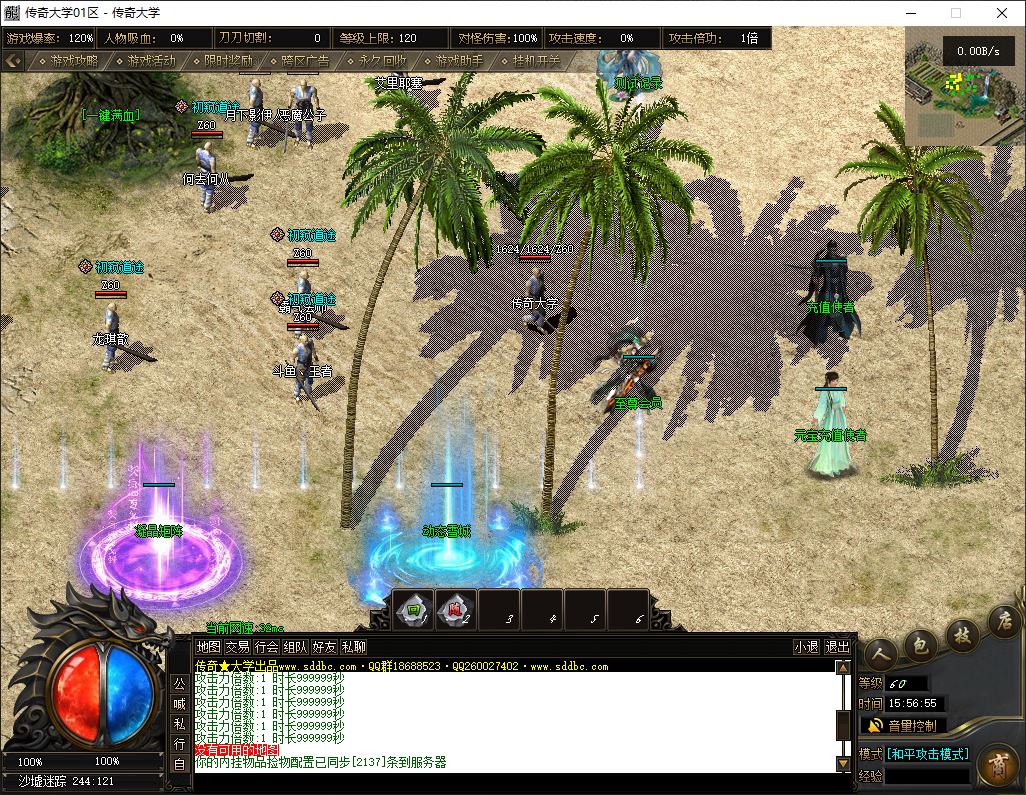Image resolution: width=1026 pixels, height=795 pixels.
Task: Use the 回 return stone in slot 1
Action: [x=413, y=609]
